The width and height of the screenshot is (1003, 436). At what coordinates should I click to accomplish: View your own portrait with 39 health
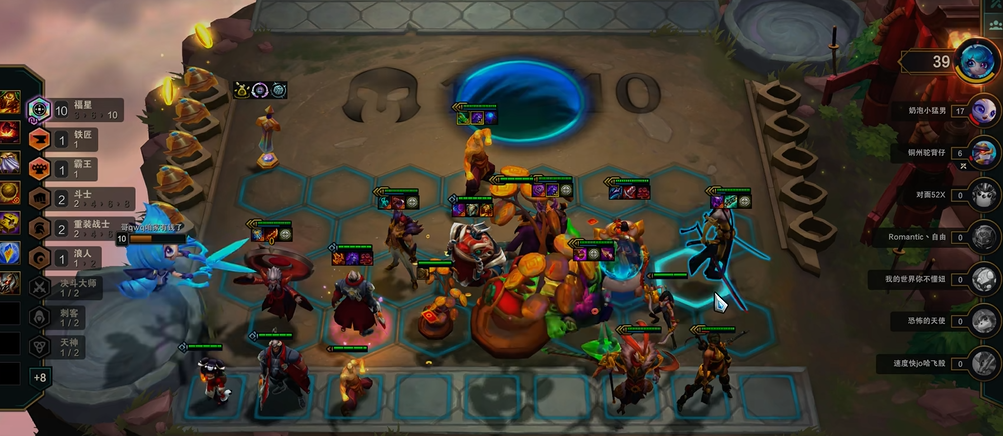[x=974, y=61]
